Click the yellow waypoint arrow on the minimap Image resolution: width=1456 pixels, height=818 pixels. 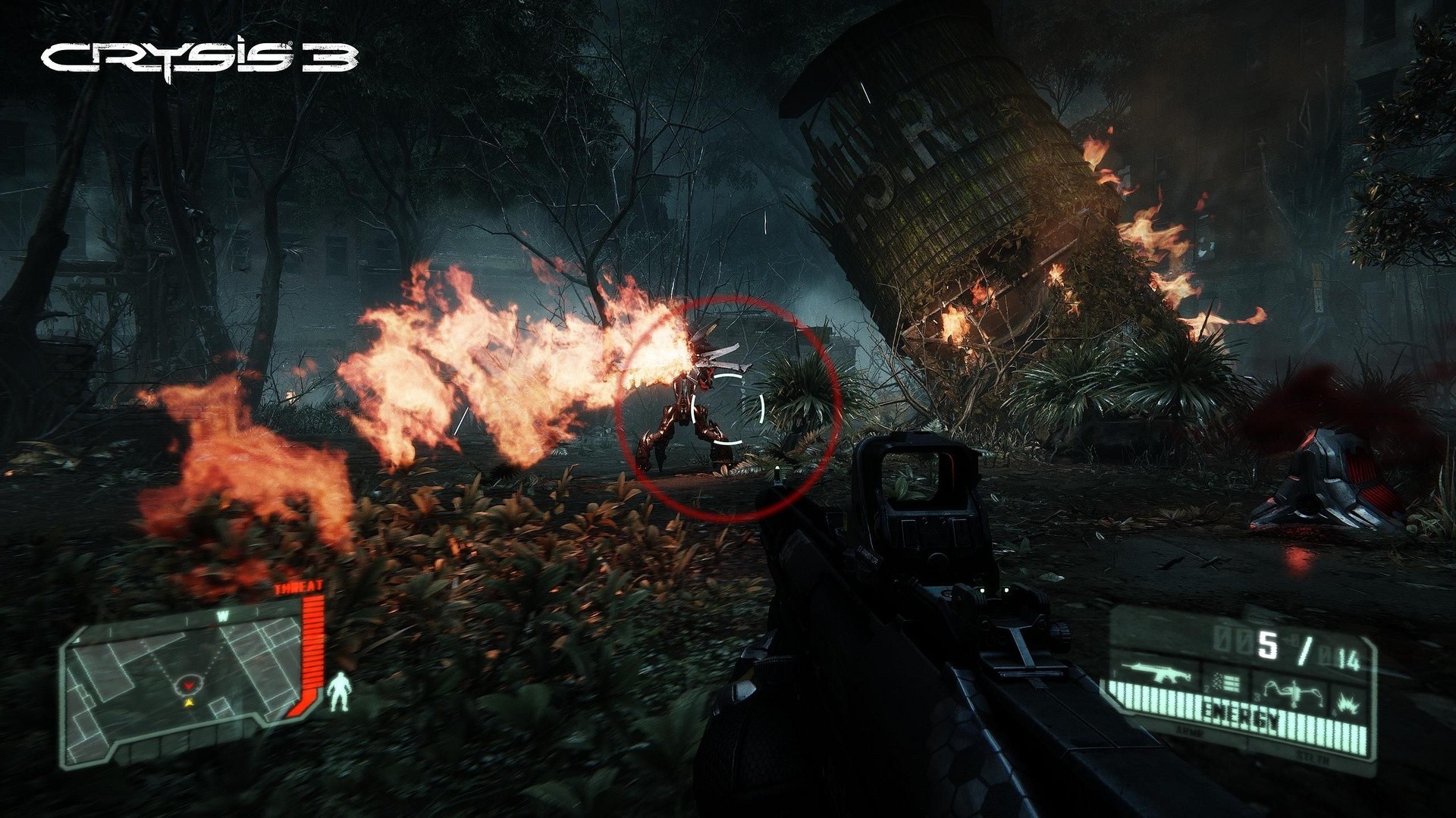point(189,704)
